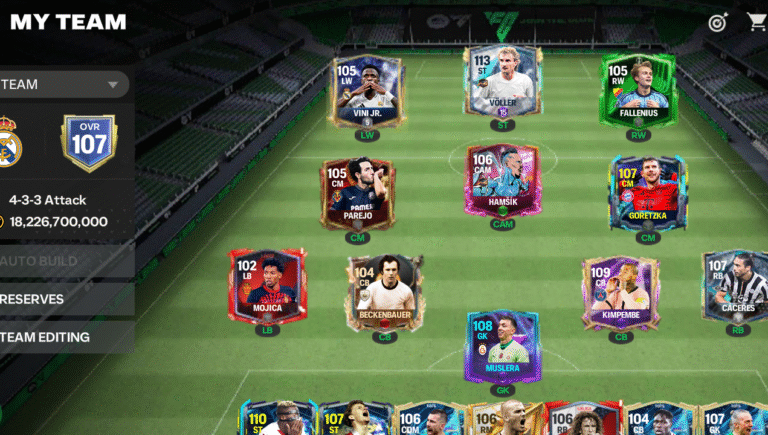Open the target objectives icon

pos(717,22)
